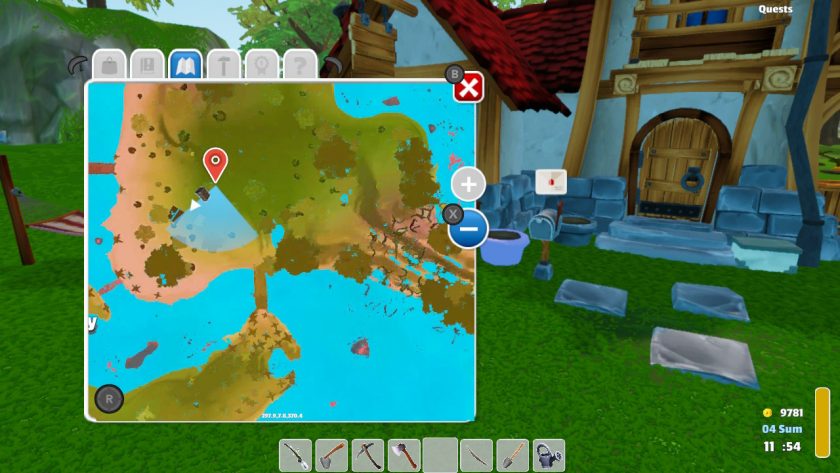
Task: Equip the garden trowel from hotbar
Action: point(512,455)
